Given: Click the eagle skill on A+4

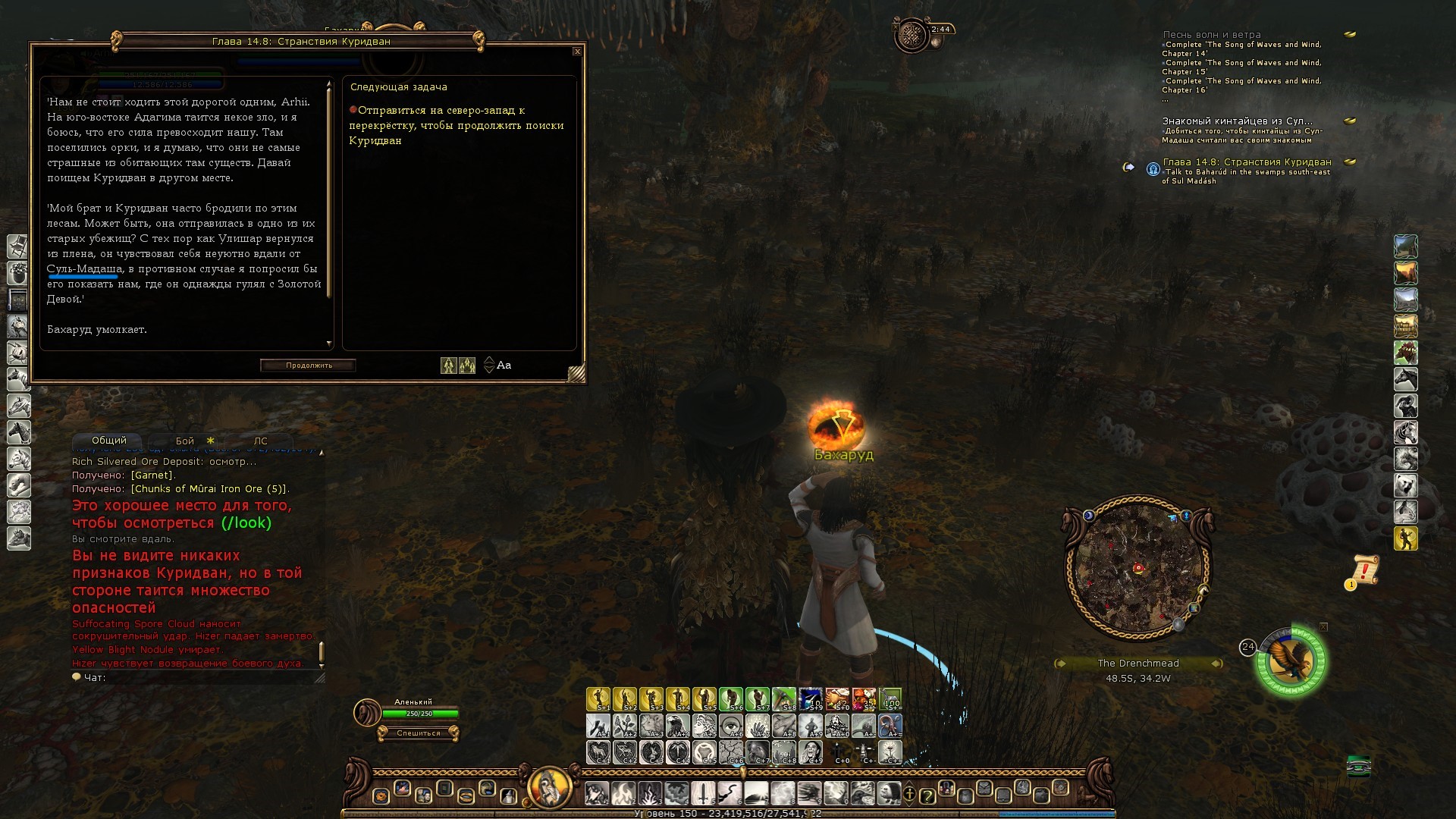Looking at the screenshot, I should click(678, 726).
